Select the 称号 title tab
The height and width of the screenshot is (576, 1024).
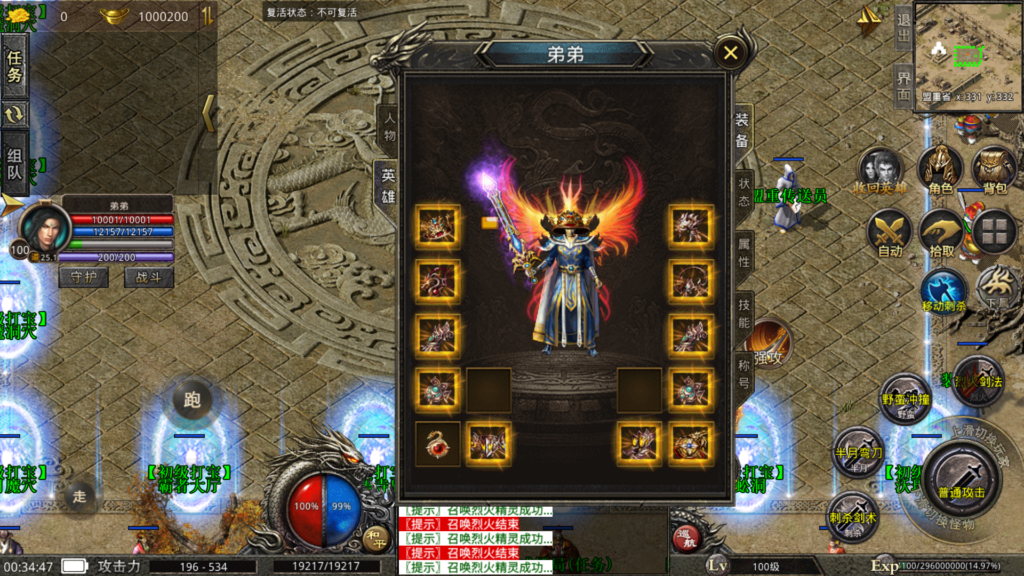[743, 371]
